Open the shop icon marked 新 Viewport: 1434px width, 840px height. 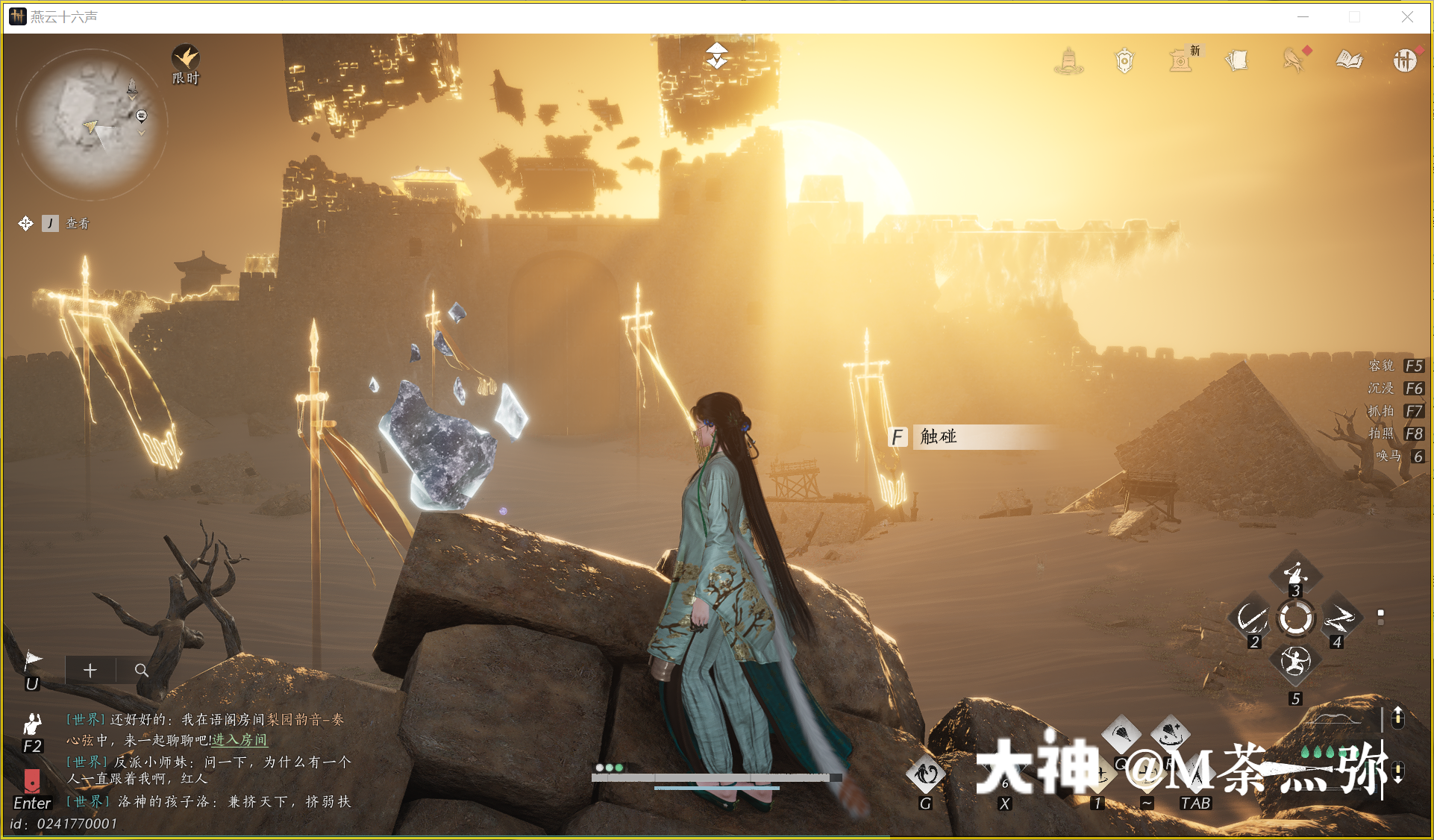click(x=1181, y=60)
